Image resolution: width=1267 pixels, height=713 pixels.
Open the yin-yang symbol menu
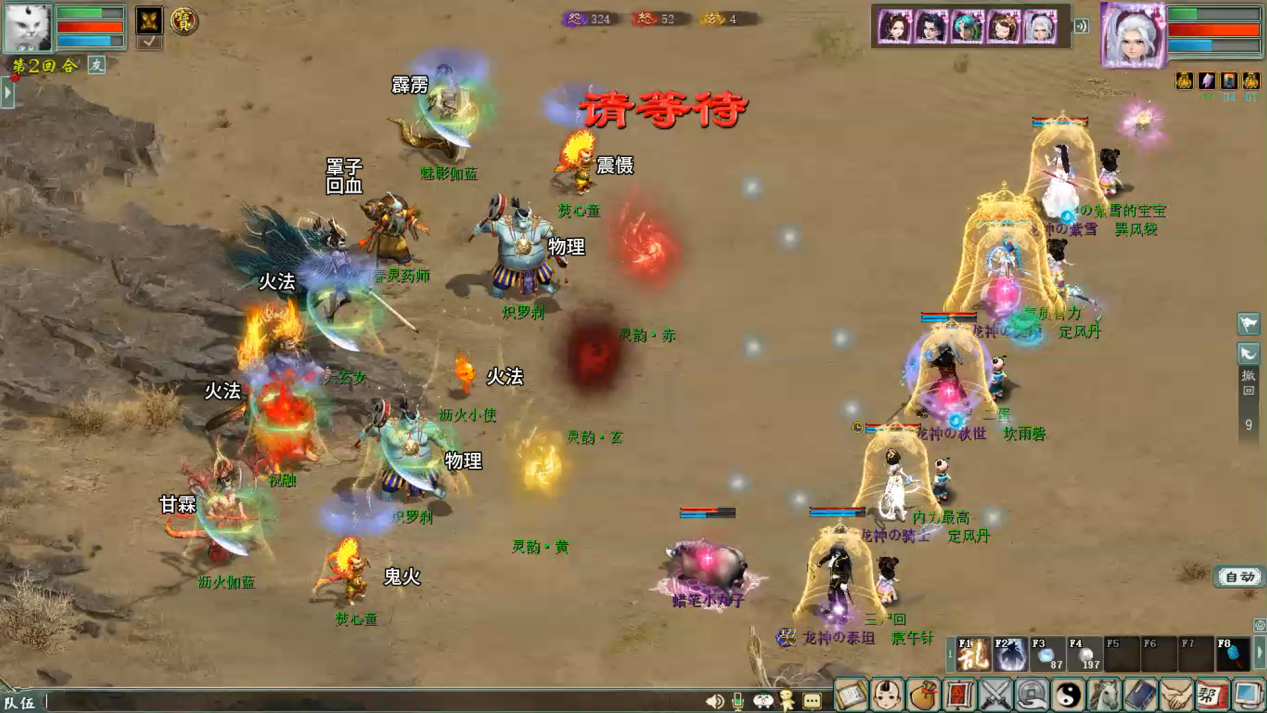tap(1068, 694)
